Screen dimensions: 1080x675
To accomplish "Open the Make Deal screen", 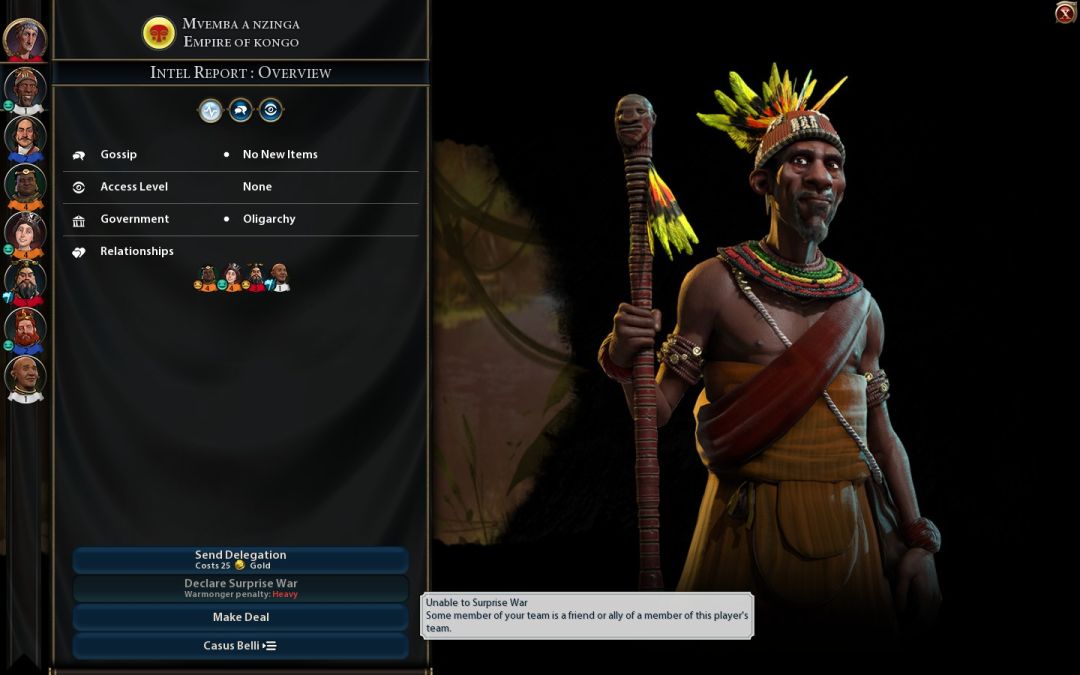I will click(x=240, y=617).
